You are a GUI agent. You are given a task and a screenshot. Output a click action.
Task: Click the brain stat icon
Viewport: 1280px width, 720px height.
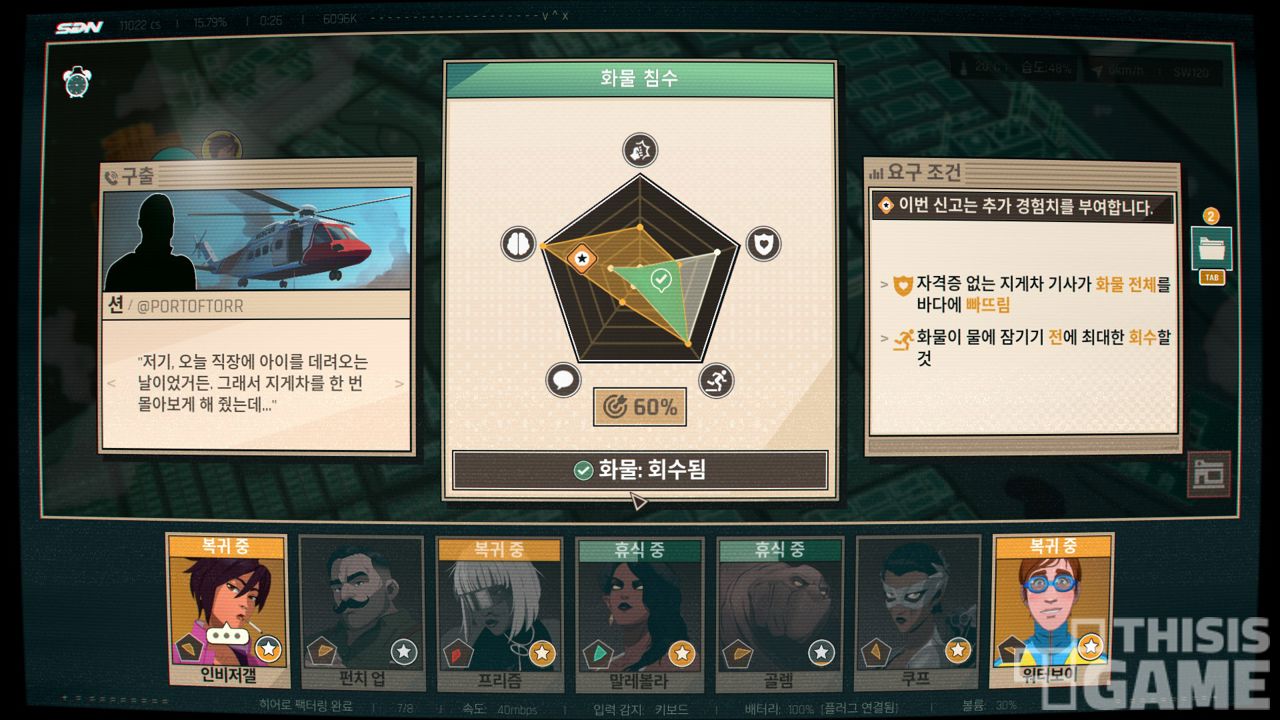[518, 244]
